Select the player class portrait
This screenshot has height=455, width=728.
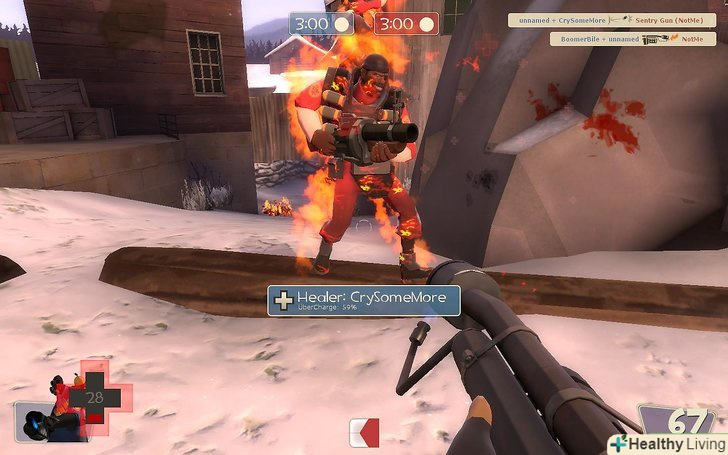tap(48, 418)
